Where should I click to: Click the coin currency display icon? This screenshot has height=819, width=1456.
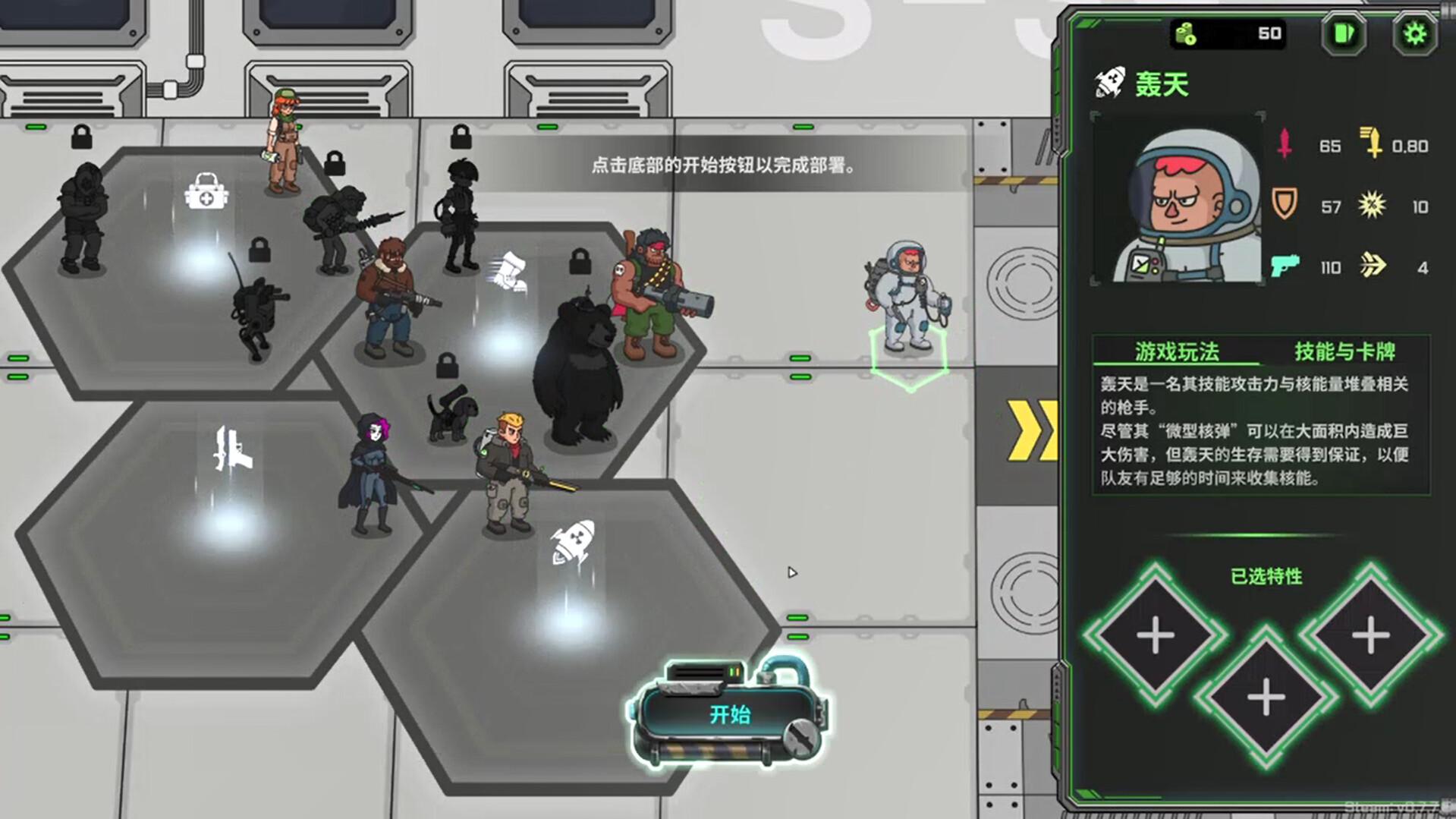[x=1184, y=33]
